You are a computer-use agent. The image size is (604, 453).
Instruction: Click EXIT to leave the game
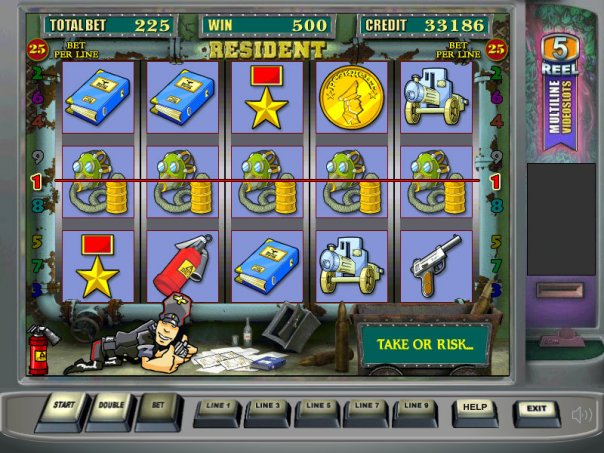click(x=536, y=410)
